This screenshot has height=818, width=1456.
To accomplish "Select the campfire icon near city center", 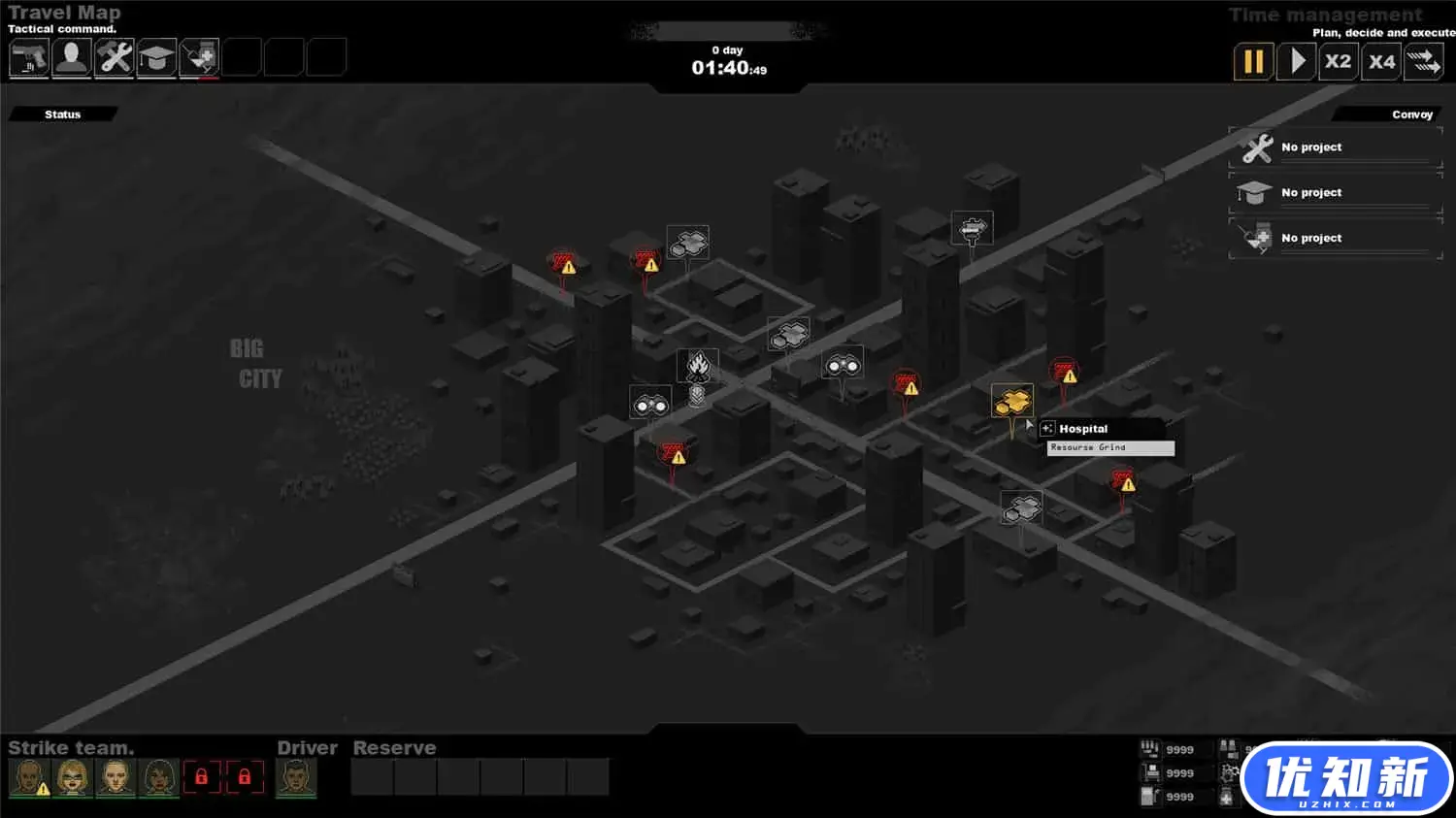I will click(698, 364).
